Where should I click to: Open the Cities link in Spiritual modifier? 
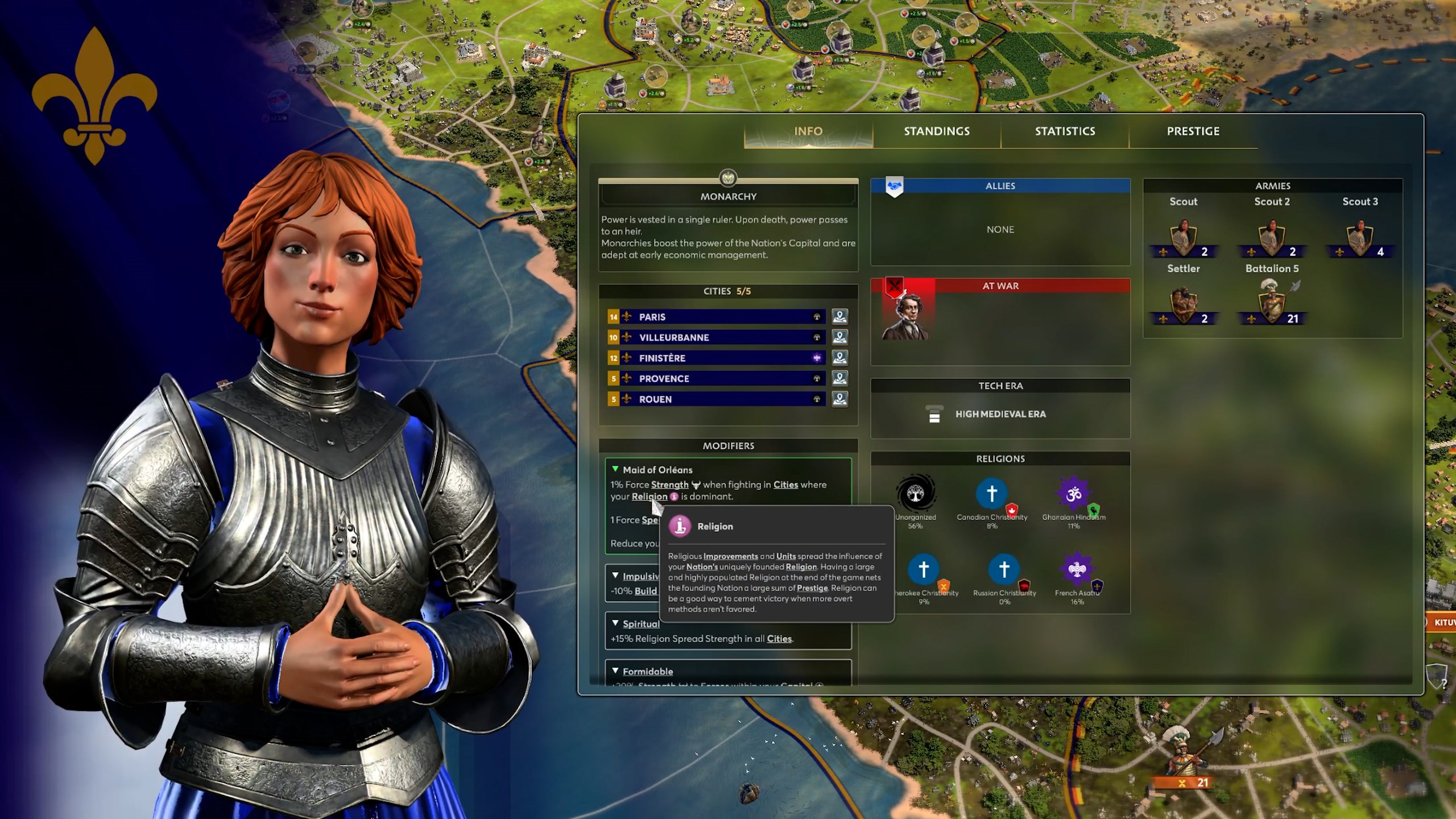click(779, 639)
